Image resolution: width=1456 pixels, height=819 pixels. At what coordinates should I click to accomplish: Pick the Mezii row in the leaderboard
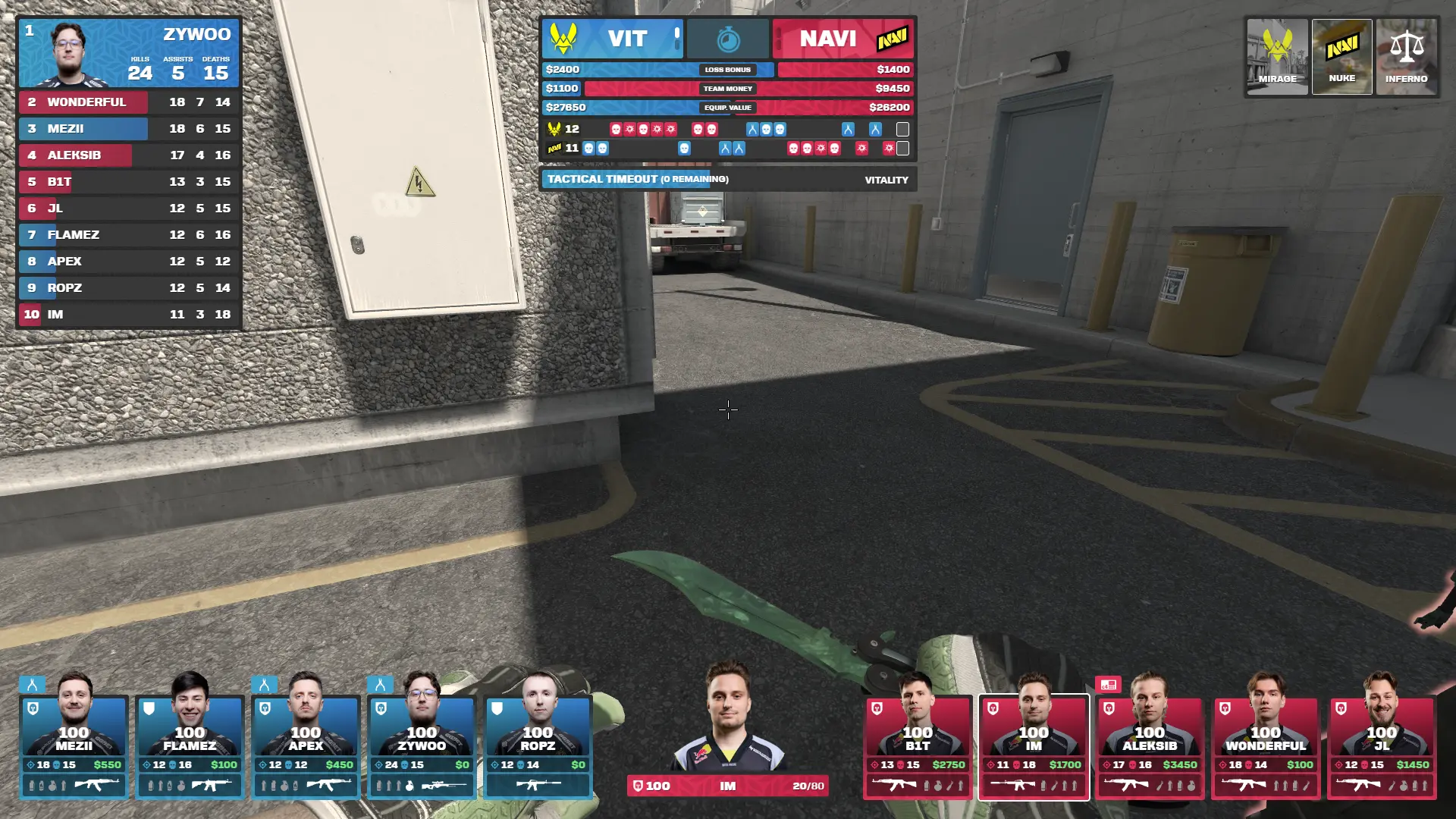[x=129, y=129]
